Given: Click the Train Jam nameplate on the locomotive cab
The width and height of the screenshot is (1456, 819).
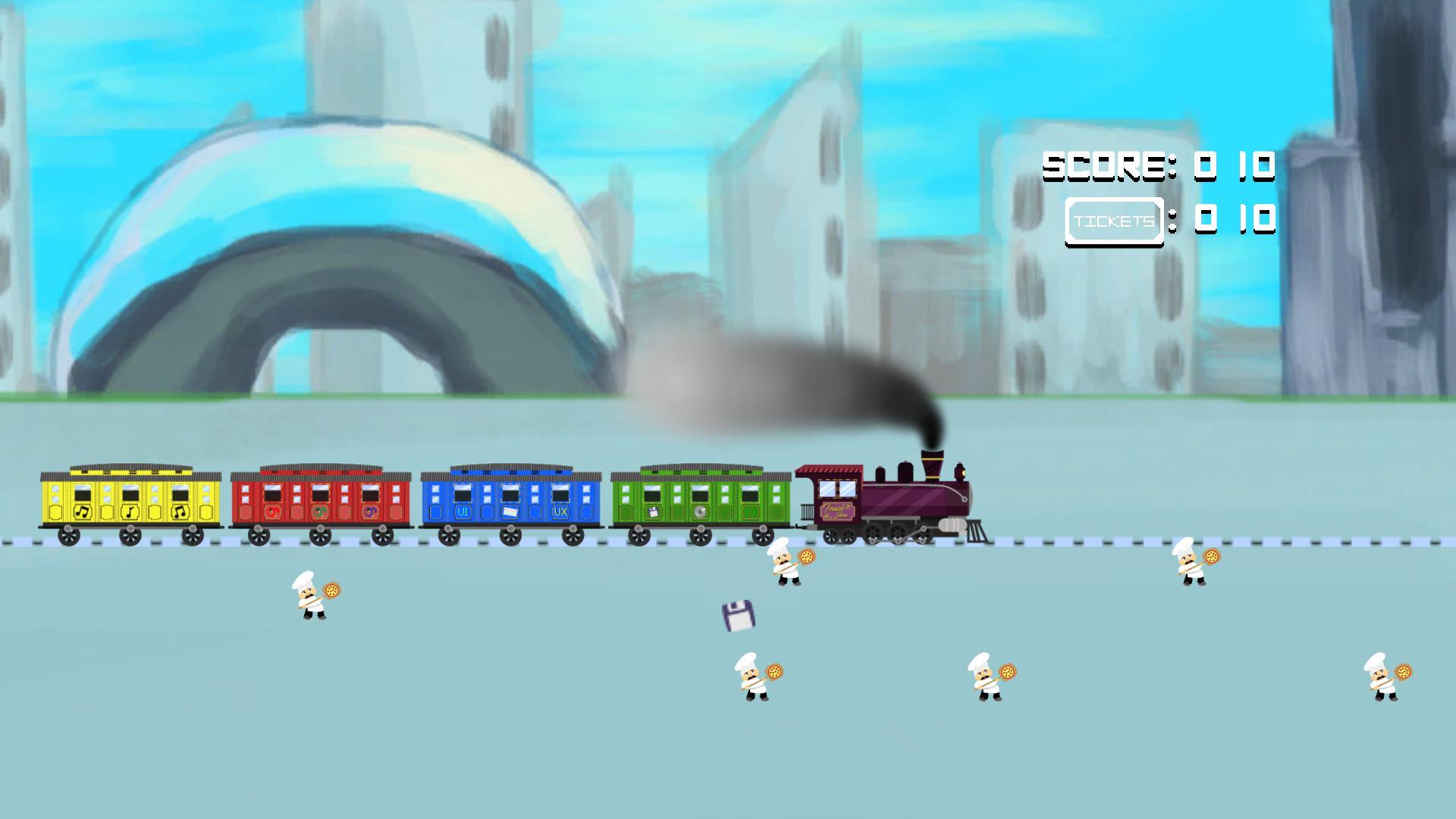Looking at the screenshot, I should pyautogui.click(x=838, y=510).
